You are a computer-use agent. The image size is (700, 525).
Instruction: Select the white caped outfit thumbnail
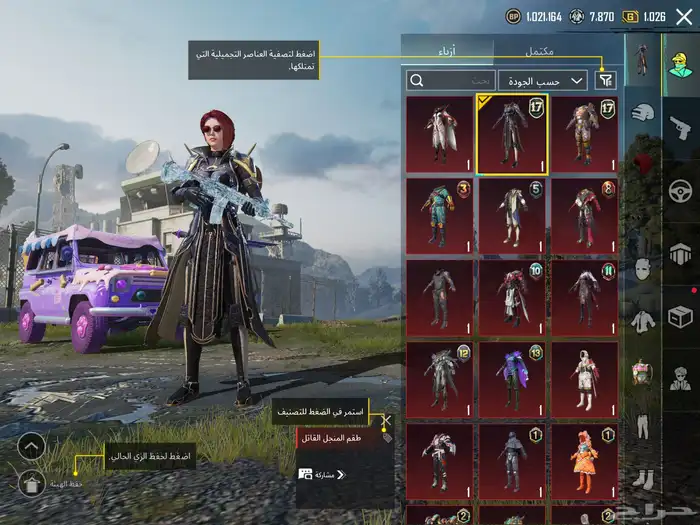[440, 134]
